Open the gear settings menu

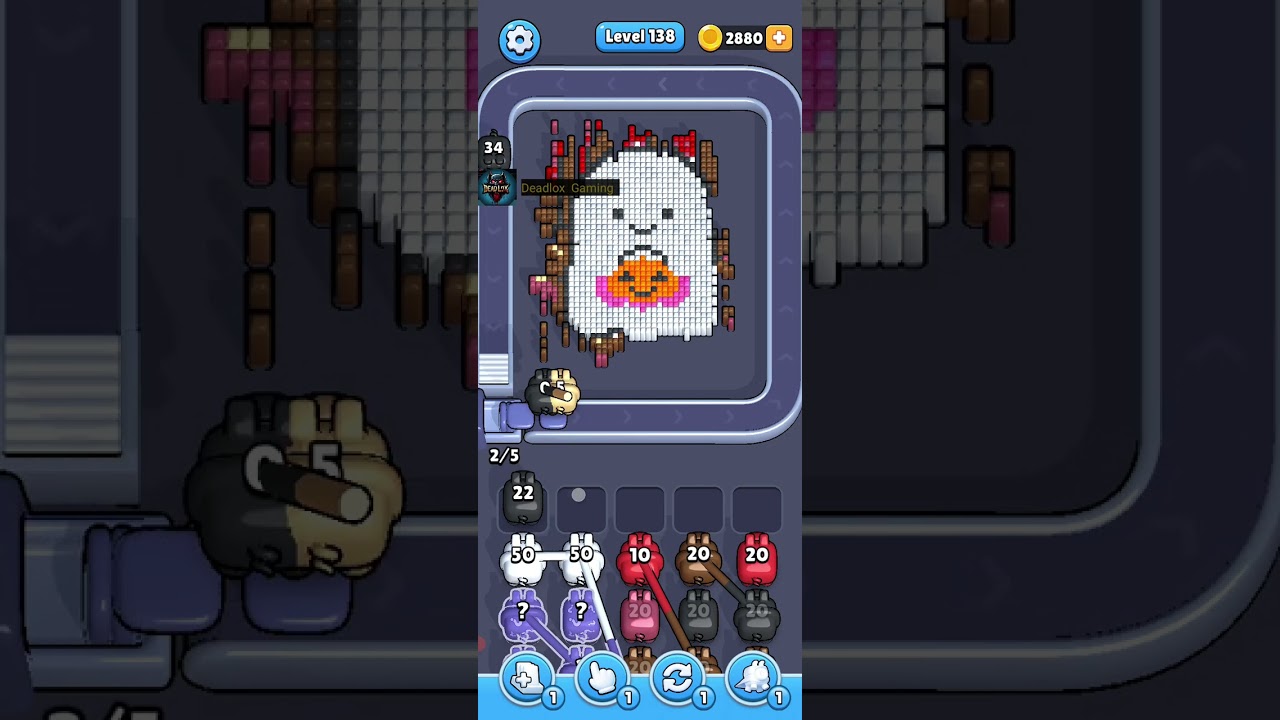[519, 41]
